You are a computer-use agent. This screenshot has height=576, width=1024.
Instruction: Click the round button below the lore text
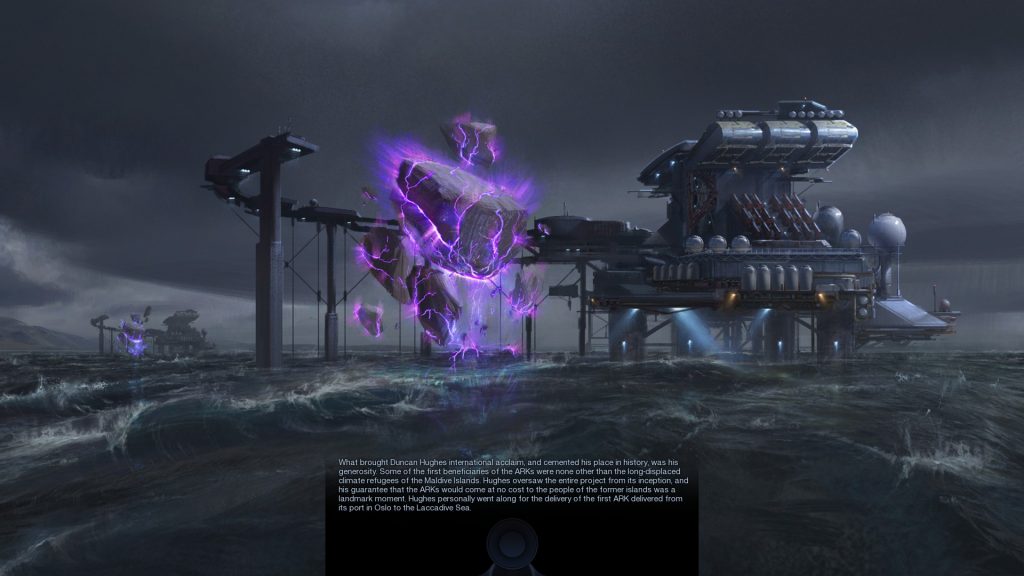511,546
